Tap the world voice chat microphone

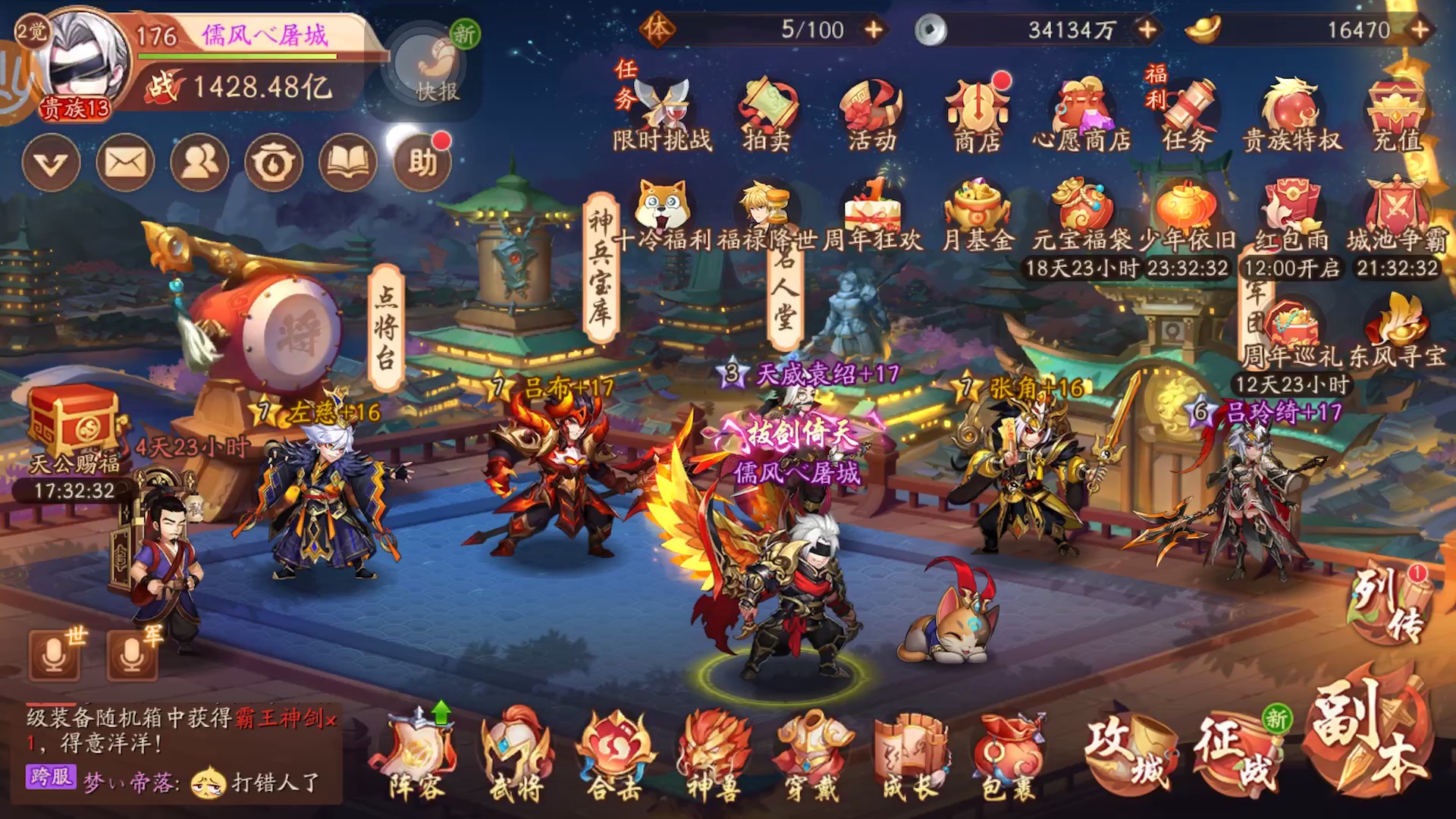[x=55, y=654]
